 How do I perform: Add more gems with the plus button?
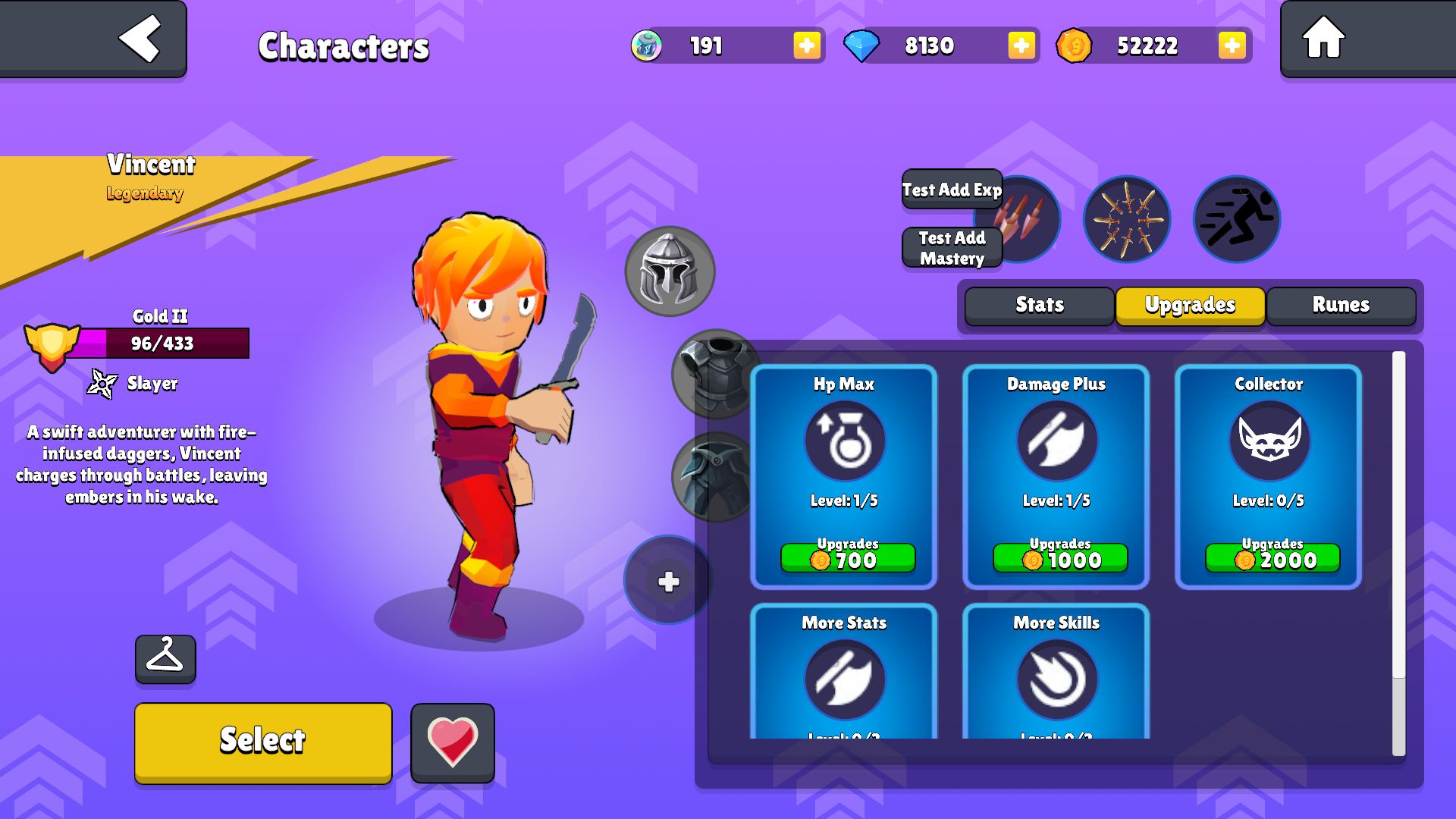click(x=1021, y=45)
